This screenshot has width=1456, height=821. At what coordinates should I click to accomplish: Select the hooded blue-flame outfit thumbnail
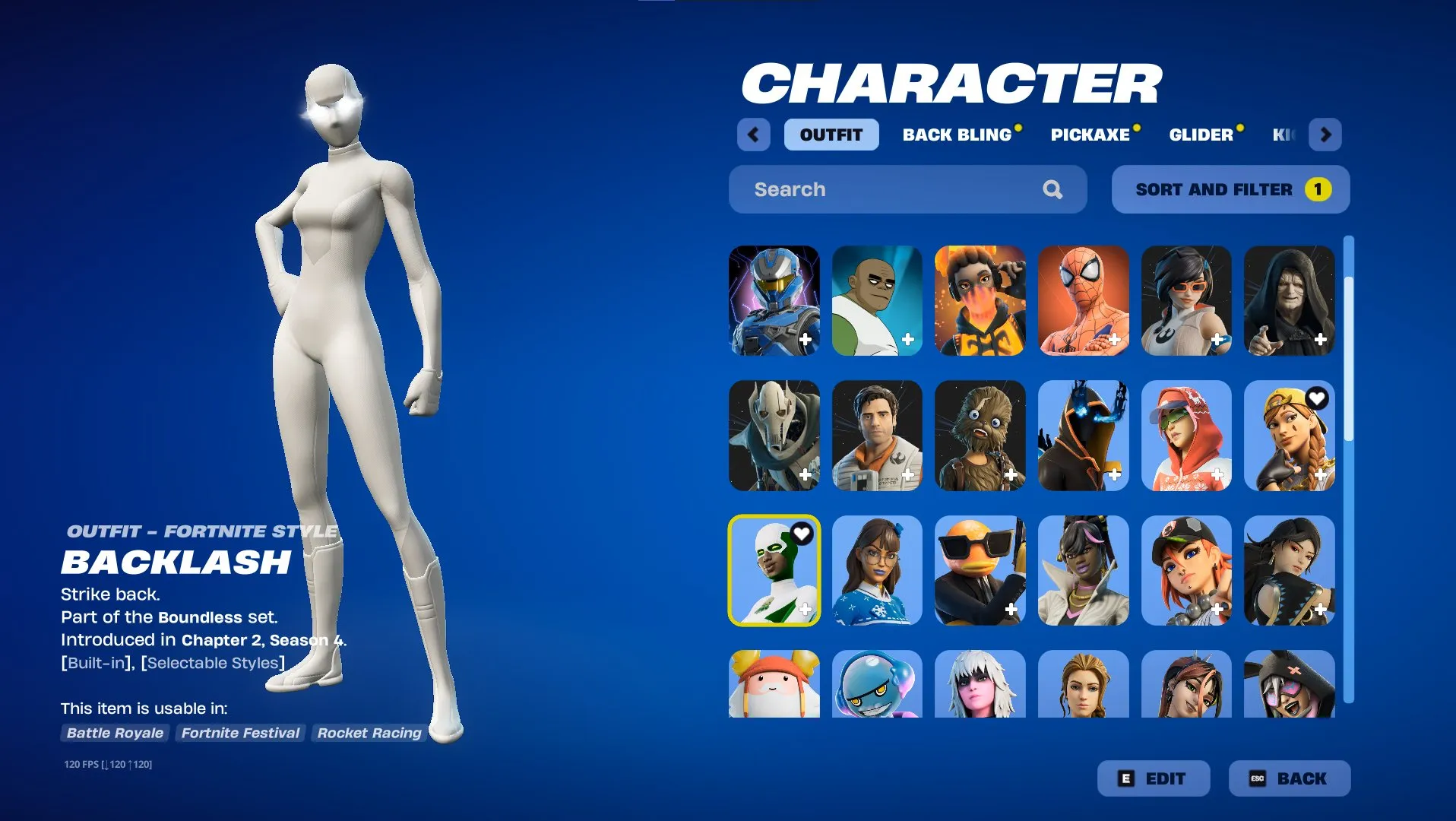tap(1083, 436)
